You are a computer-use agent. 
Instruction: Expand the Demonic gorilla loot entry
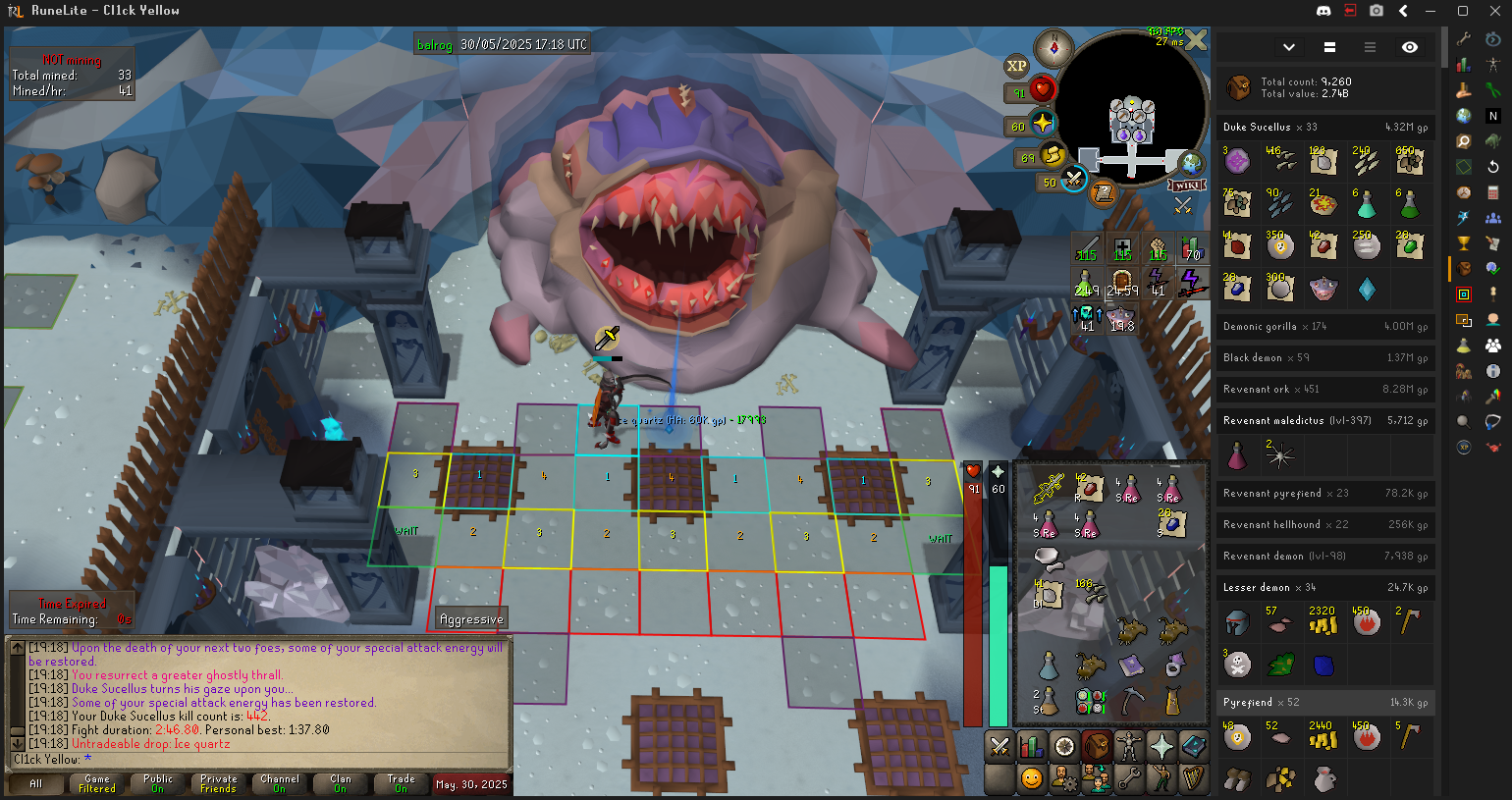pos(1324,327)
